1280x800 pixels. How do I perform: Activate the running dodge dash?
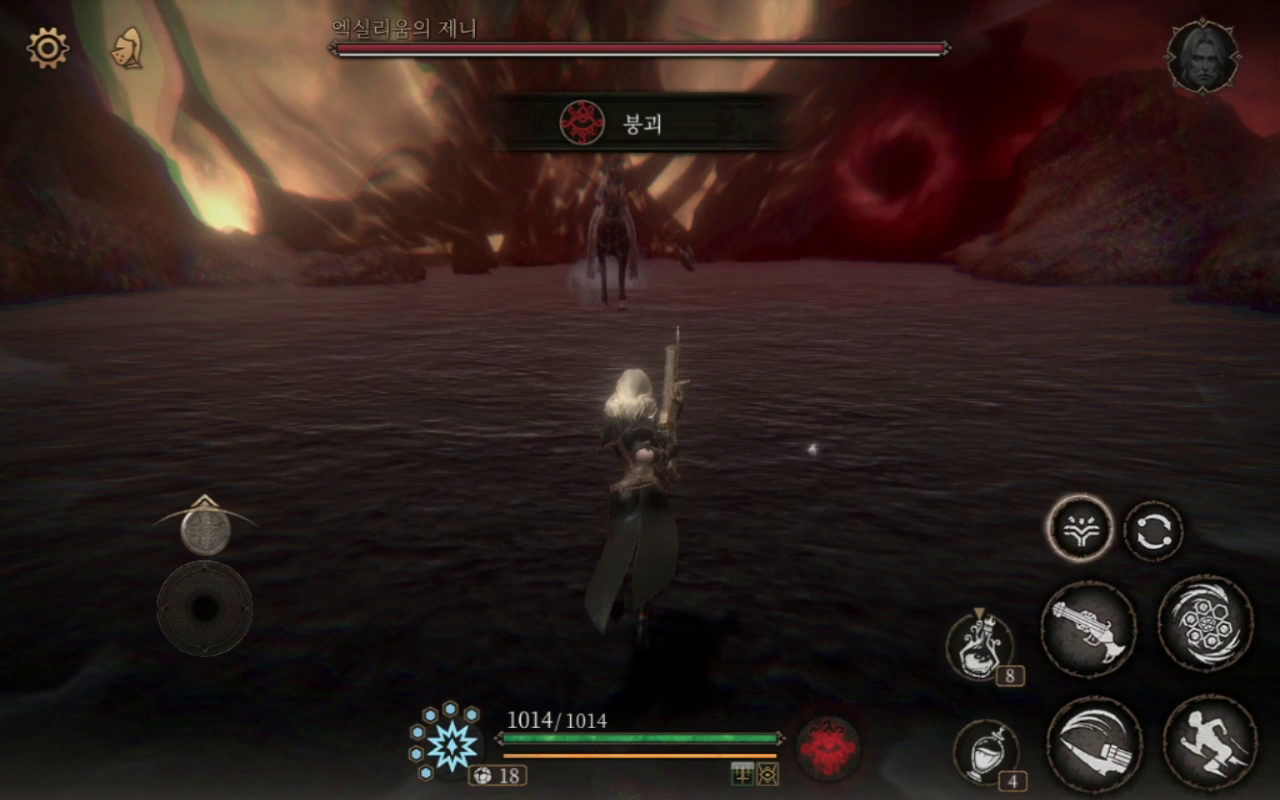coord(1210,742)
